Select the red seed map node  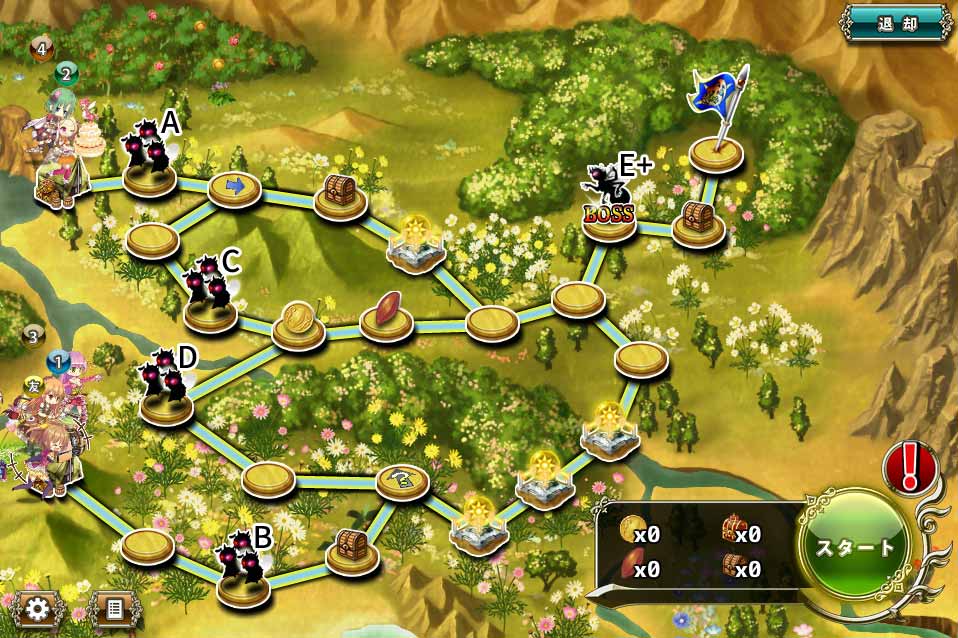point(387,318)
